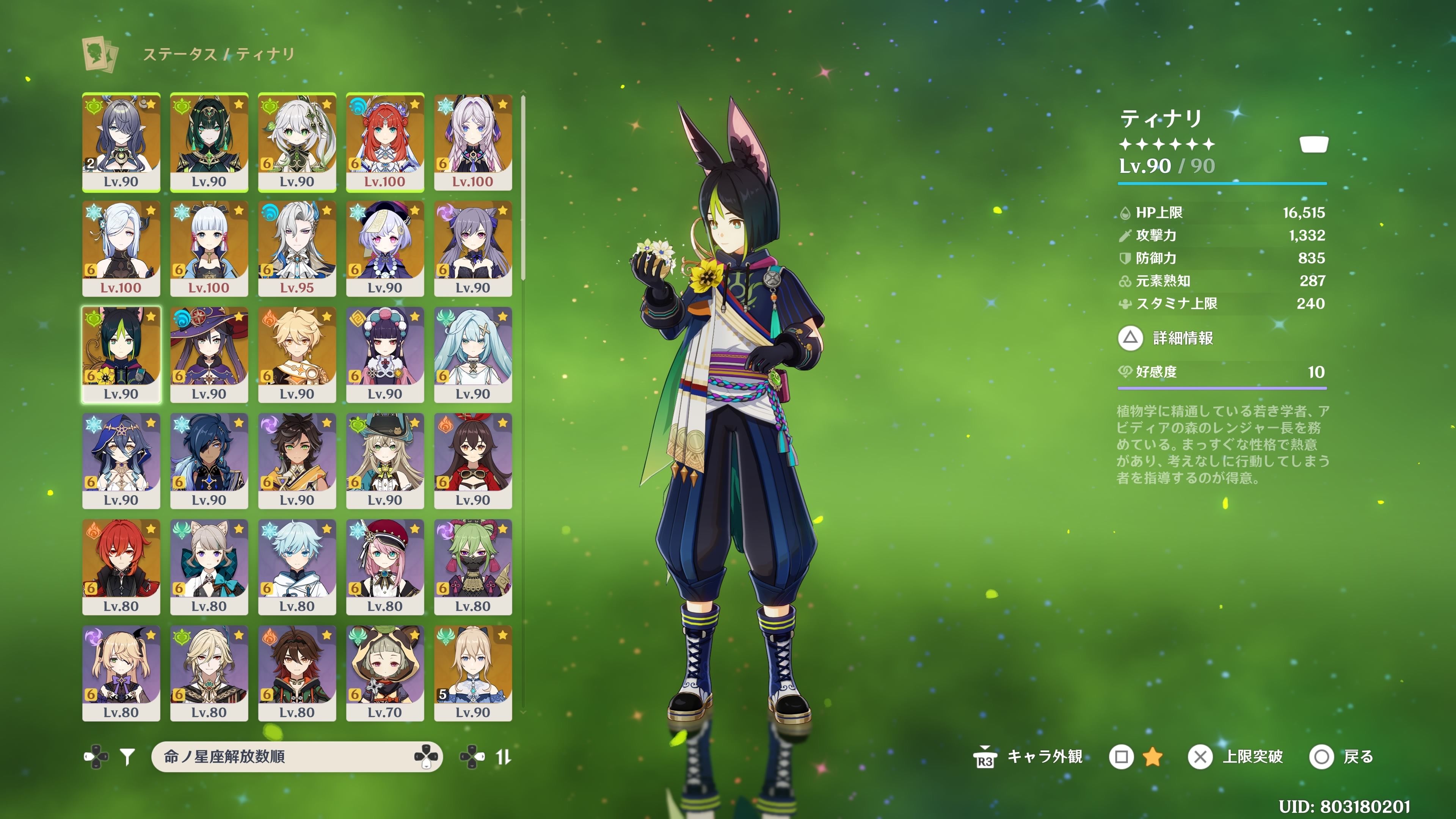Screen dimensions: 1456x819
Task: Choose Keqing's portrait
Action: point(473,248)
